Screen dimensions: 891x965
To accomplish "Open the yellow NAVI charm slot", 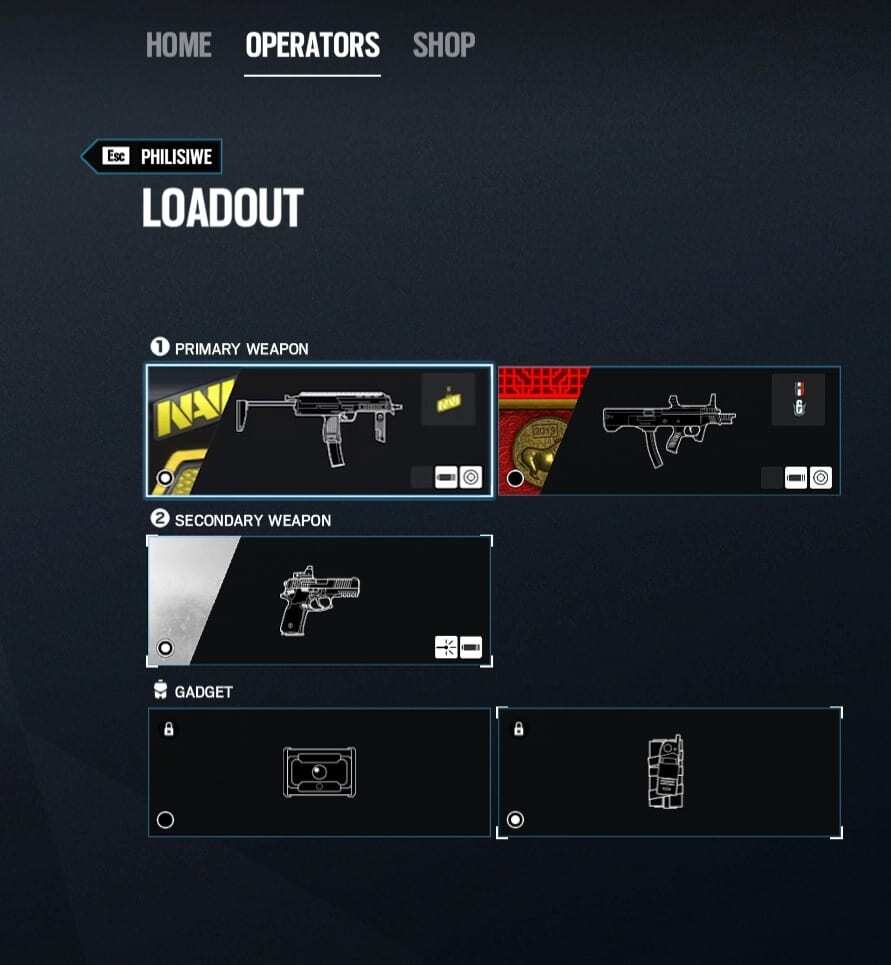I will [x=447, y=399].
